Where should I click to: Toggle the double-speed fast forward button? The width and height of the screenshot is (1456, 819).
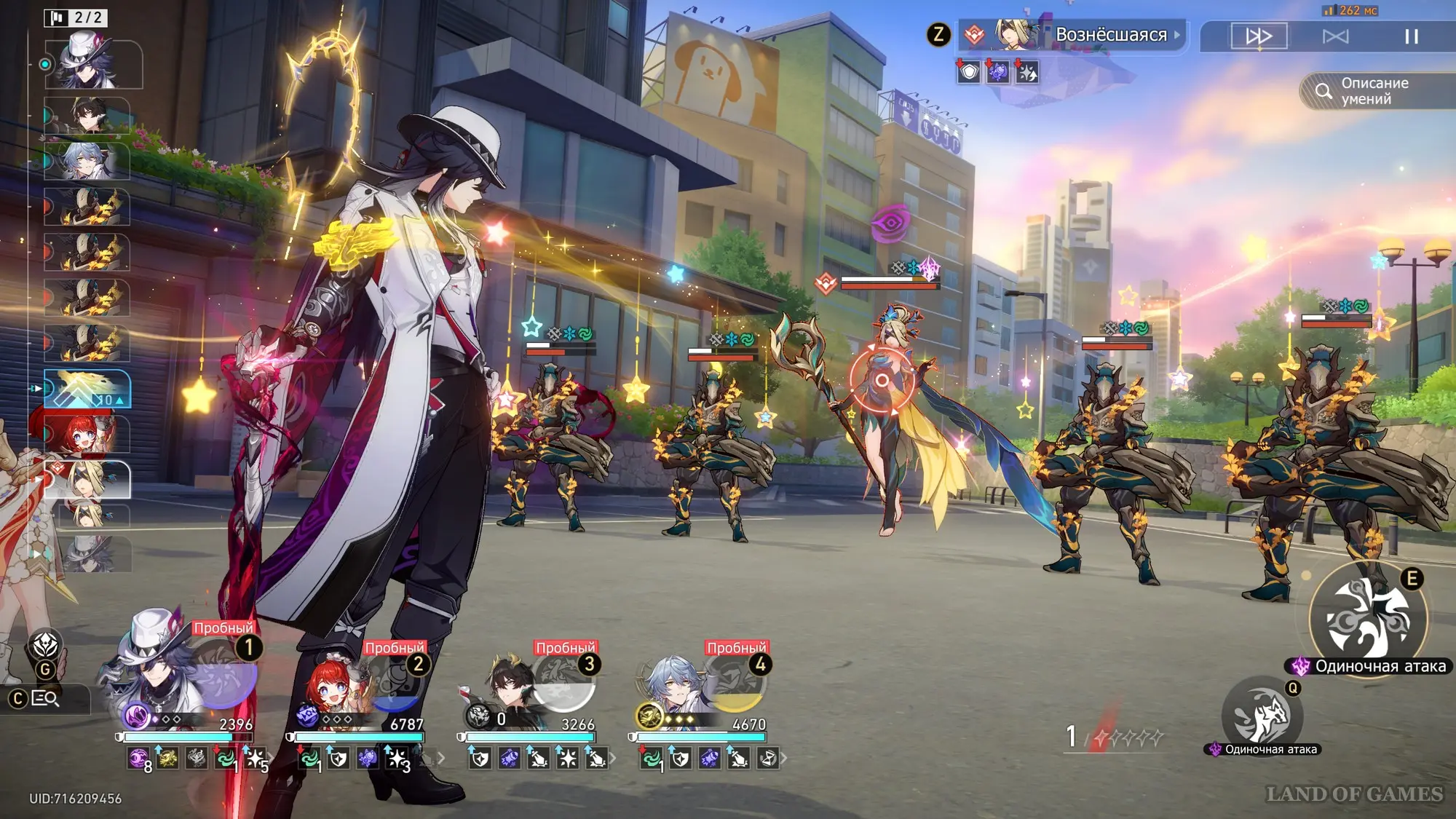pyautogui.click(x=1259, y=36)
